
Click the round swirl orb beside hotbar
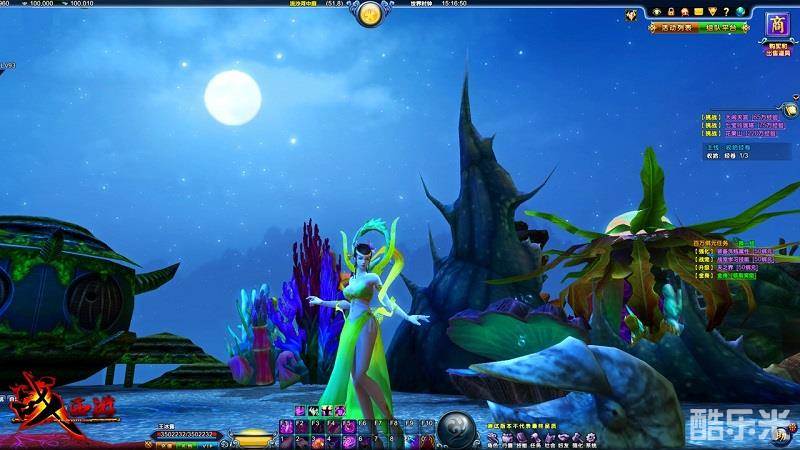(x=456, y=427)
